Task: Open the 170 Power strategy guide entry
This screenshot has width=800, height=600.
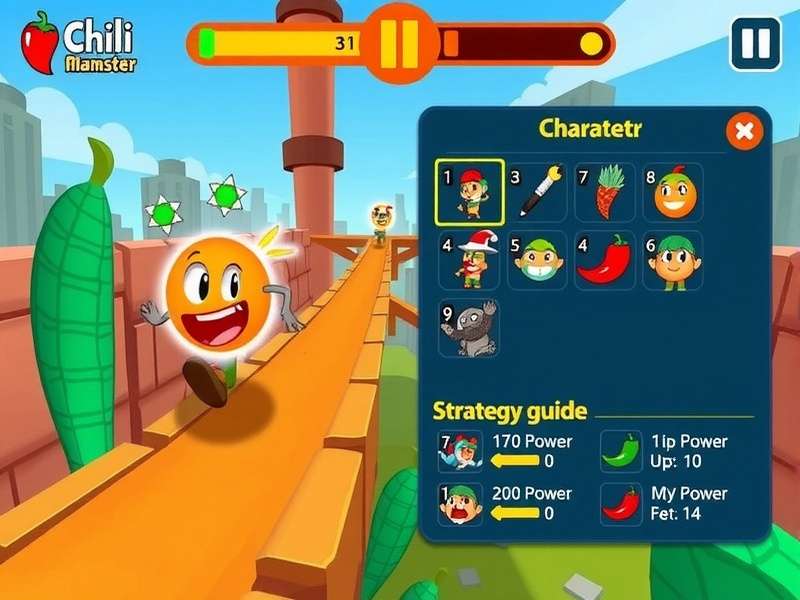Action: coord(460,451)
